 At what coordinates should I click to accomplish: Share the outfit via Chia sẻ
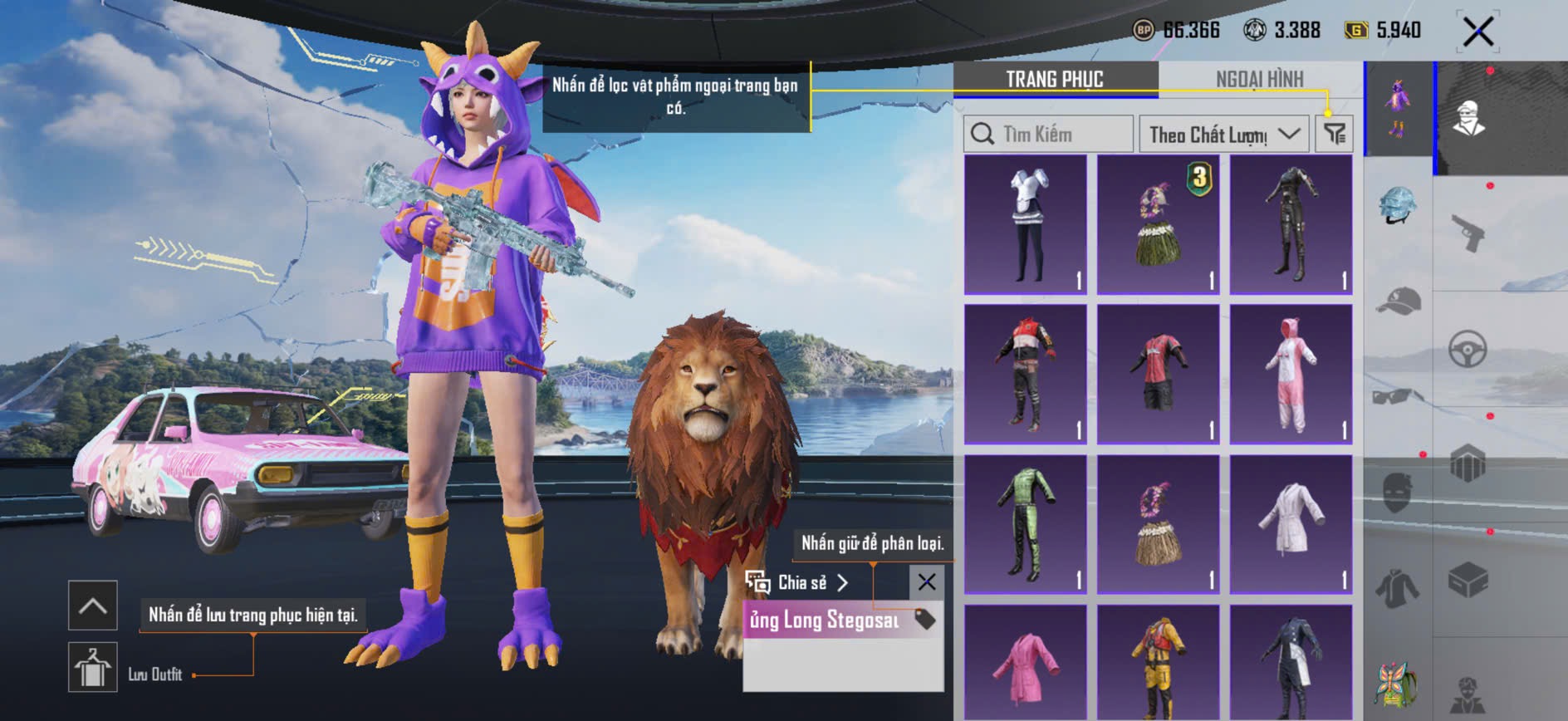(797, 582)
